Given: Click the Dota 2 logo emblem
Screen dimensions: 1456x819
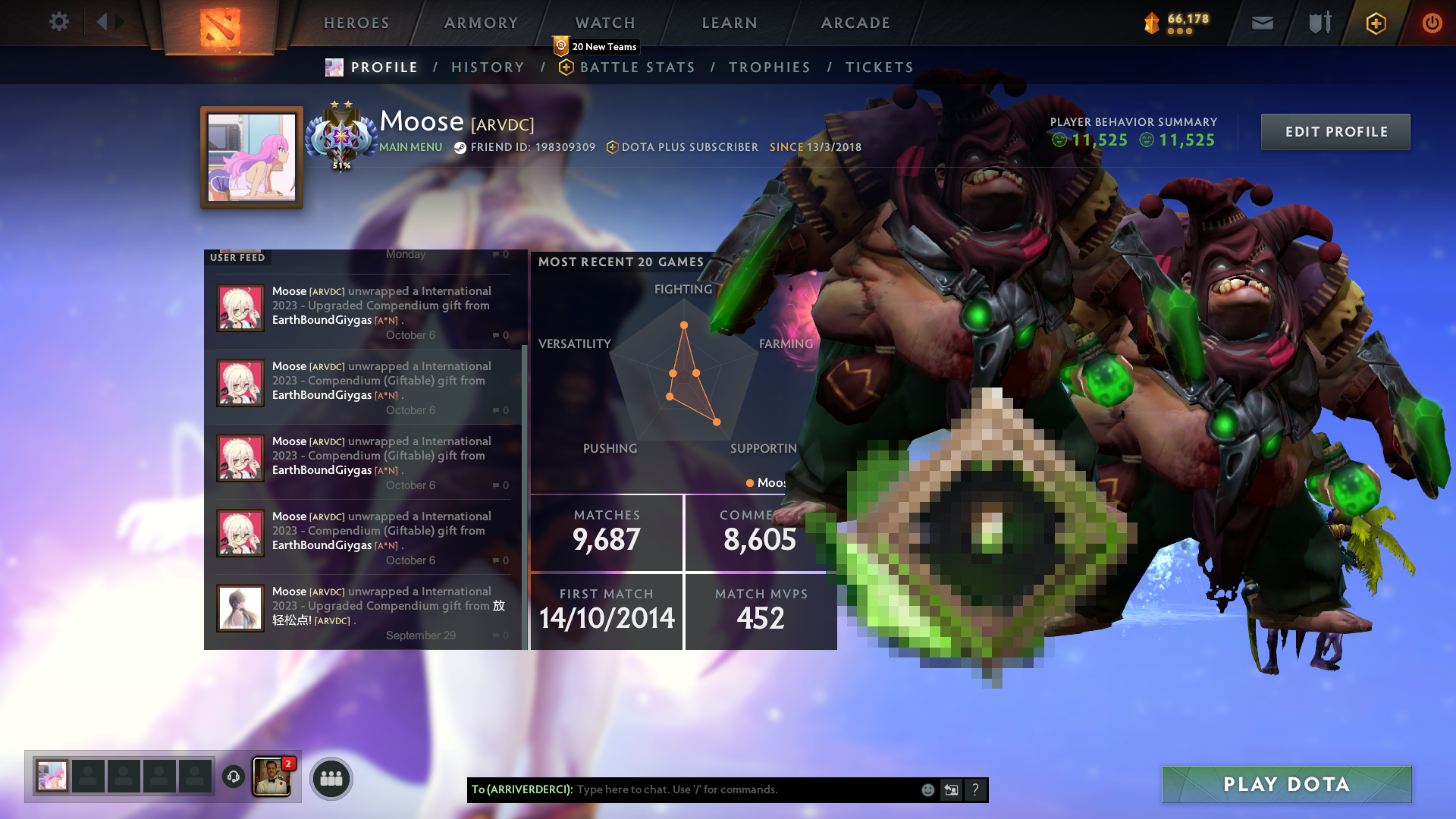Looking at the screenshot, I should (x=220, y=29).
